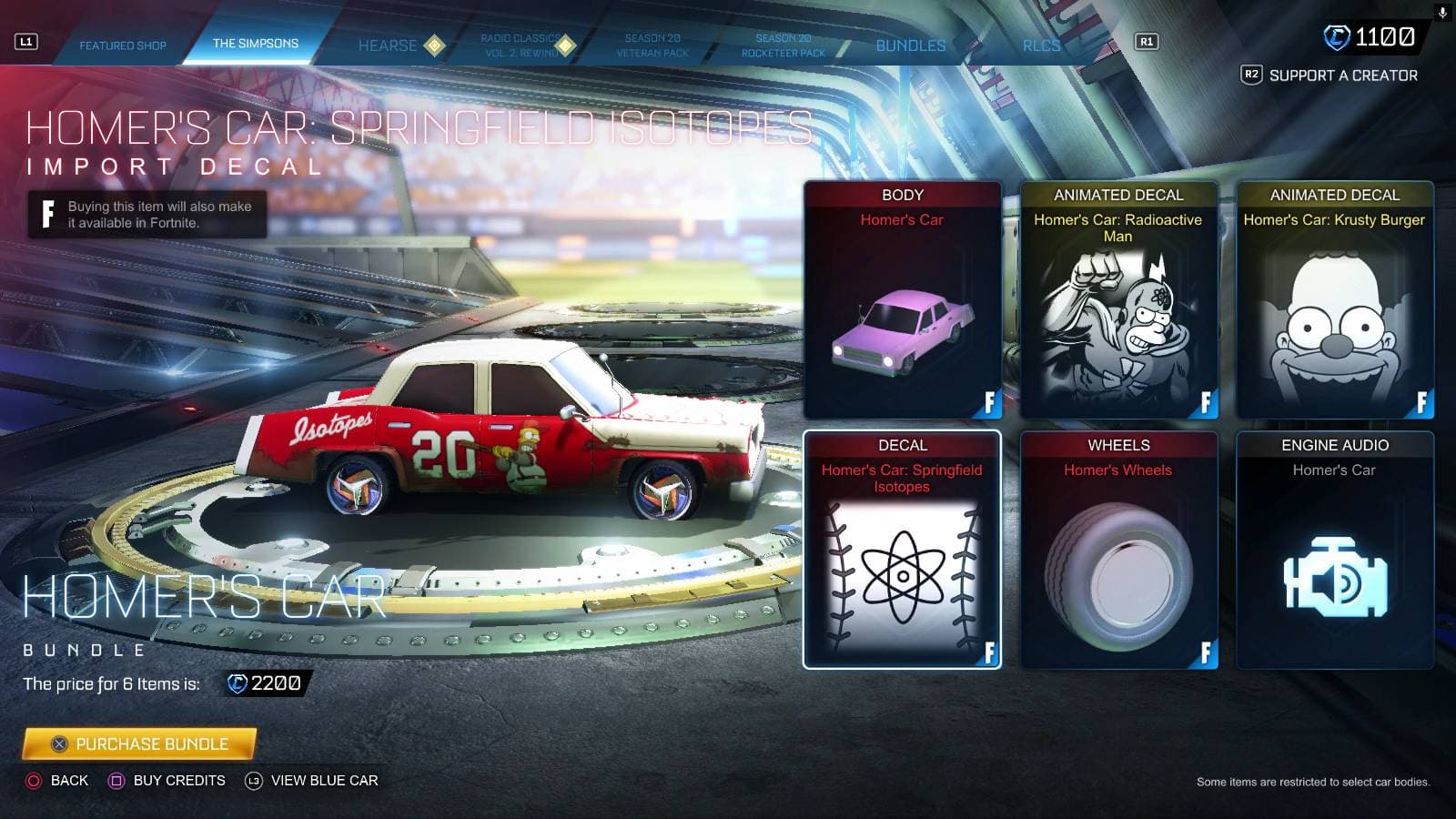This screenshot has height=819, width=1456.
Task: Open the Featured Shop tab
Action: pyautogui.click(x=125, y=45)
